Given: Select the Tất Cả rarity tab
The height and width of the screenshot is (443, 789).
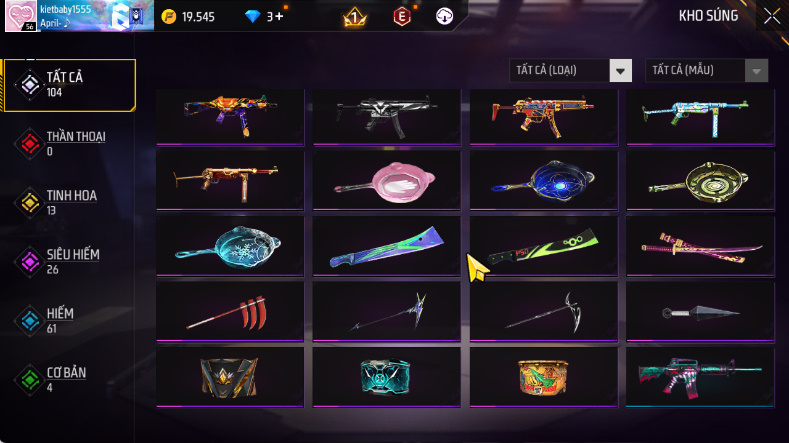Looking at the screenshot, I should click(x=69, y=84).
